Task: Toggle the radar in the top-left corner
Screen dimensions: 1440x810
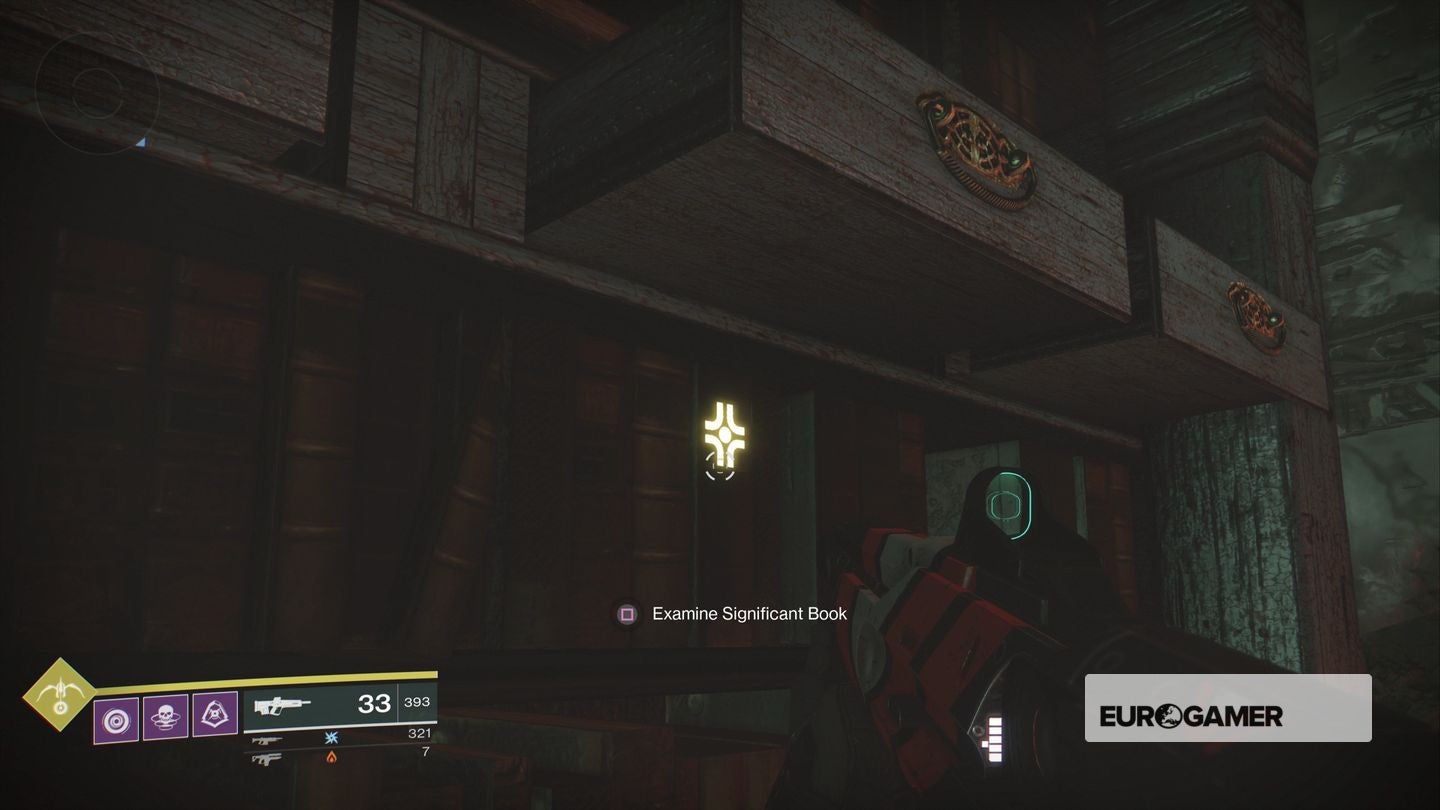Action: [x=100, y=90]
